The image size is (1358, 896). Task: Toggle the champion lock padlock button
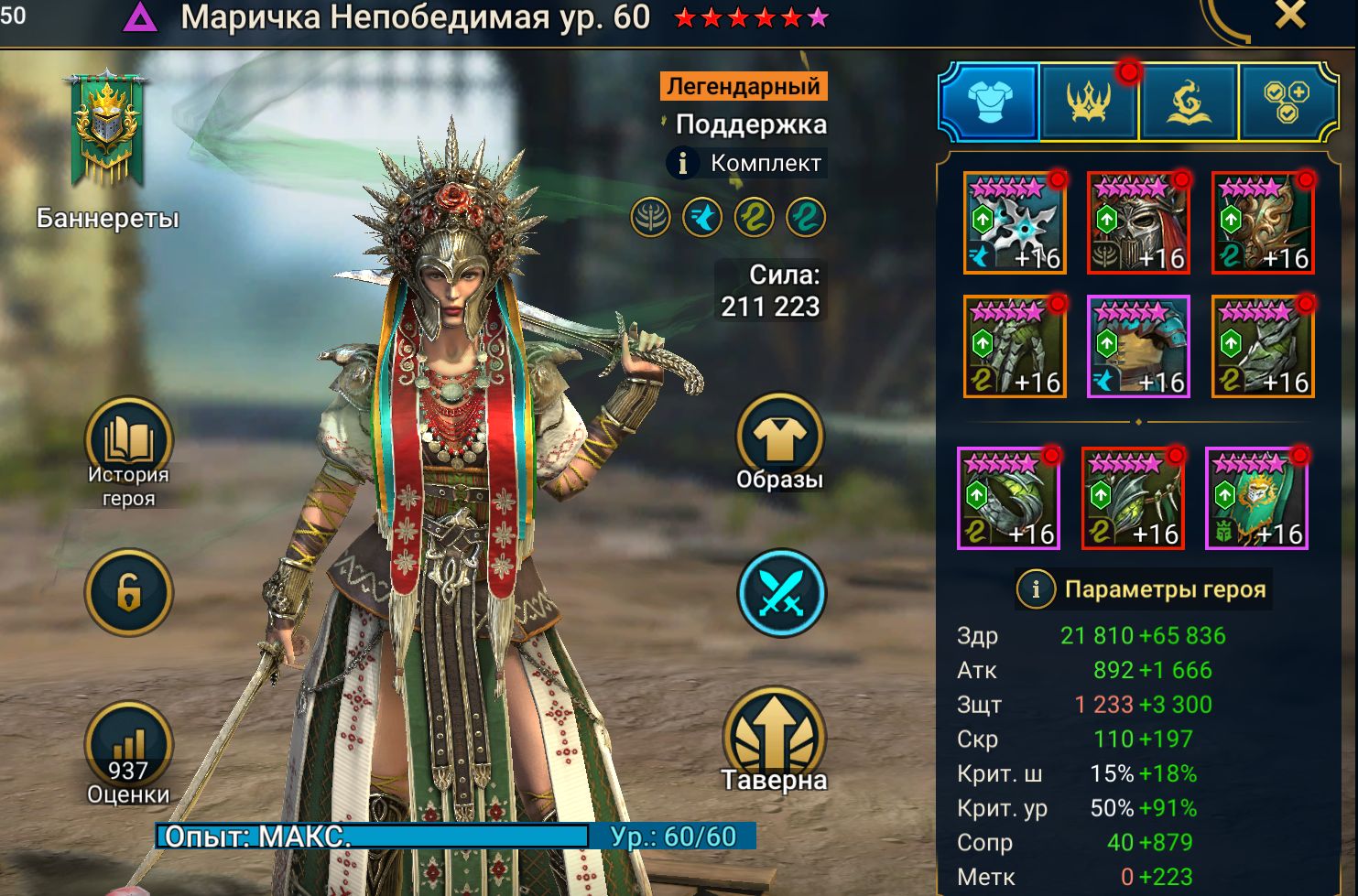click(128, 593)
